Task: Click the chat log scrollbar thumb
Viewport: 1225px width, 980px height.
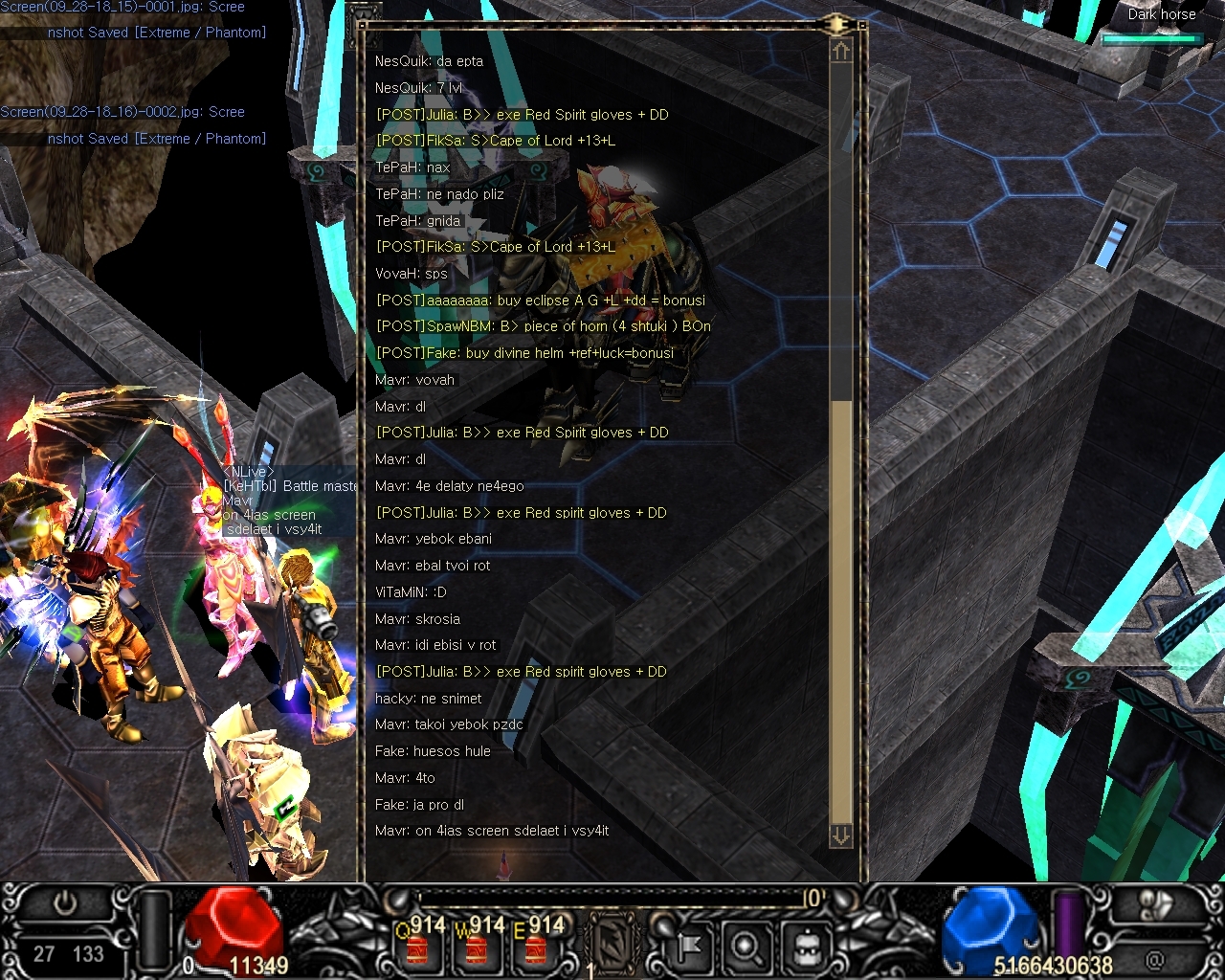Action: click(841, 612)
